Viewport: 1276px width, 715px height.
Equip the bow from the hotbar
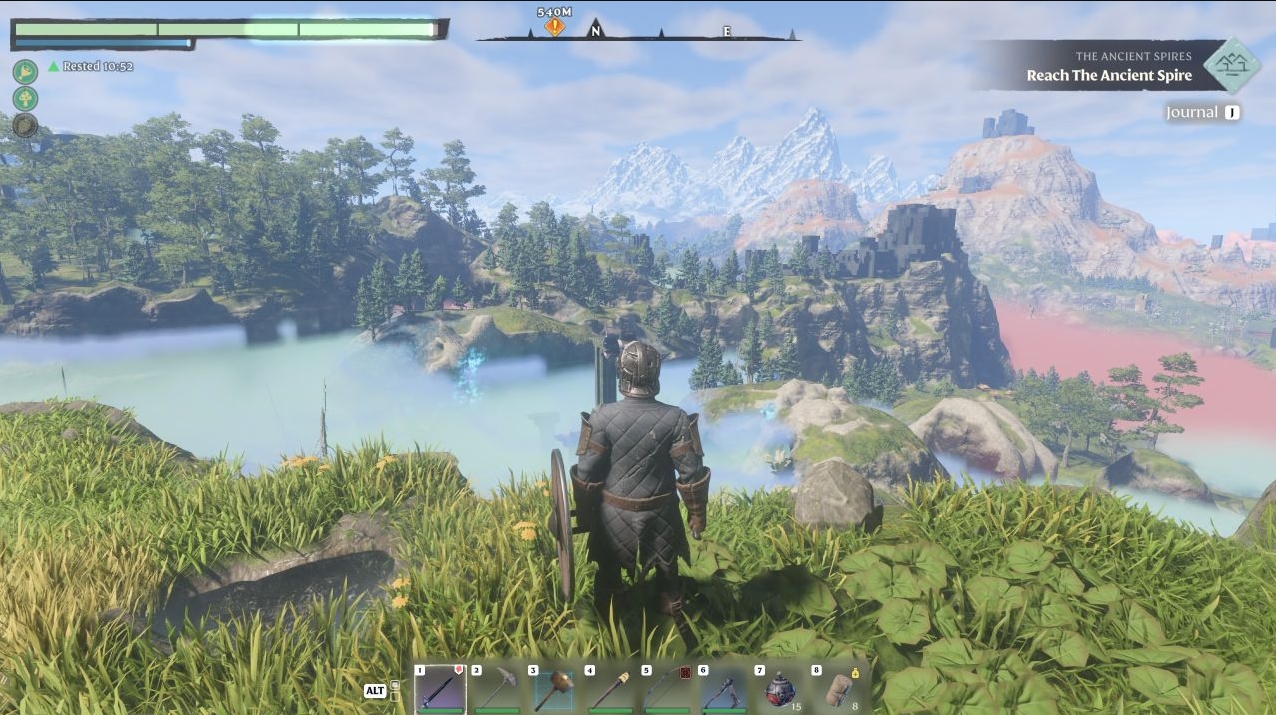point(667,689)
